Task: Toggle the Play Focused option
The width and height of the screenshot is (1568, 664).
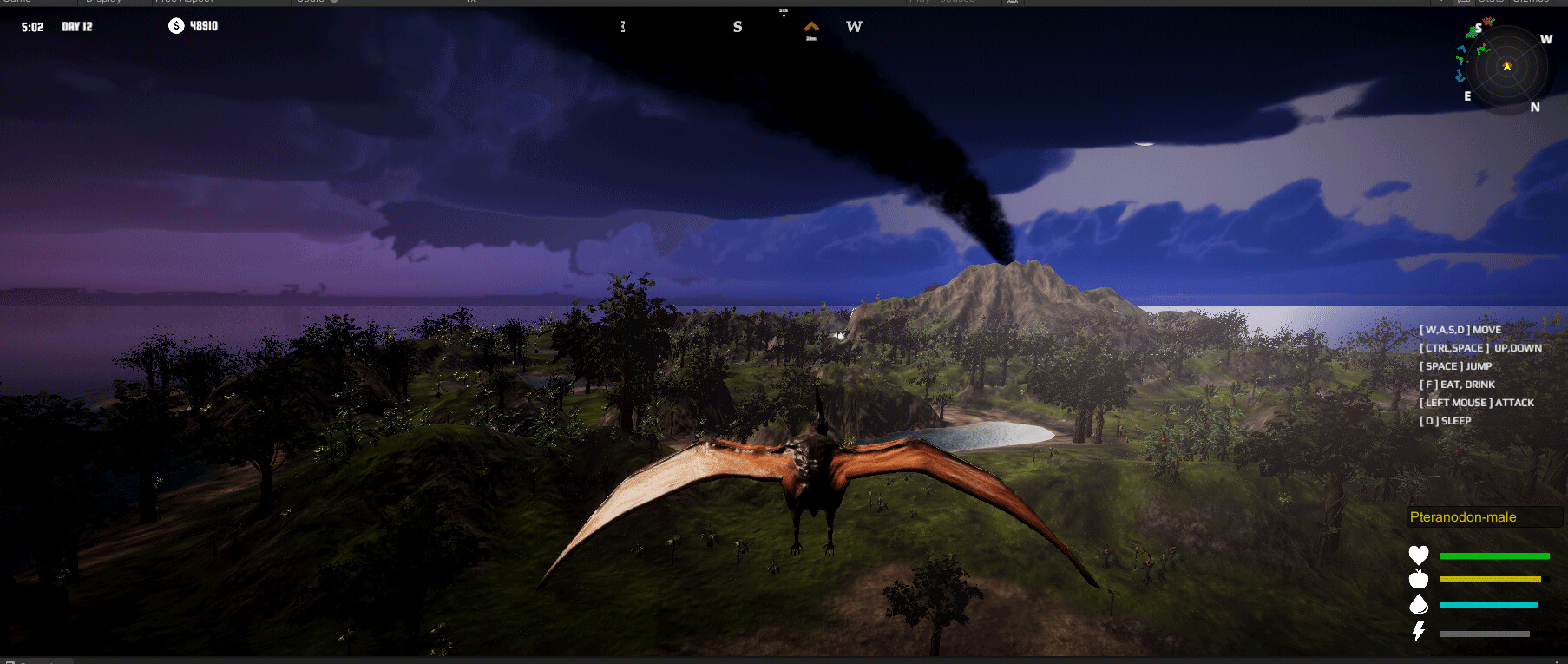Action: click(941, 2)
